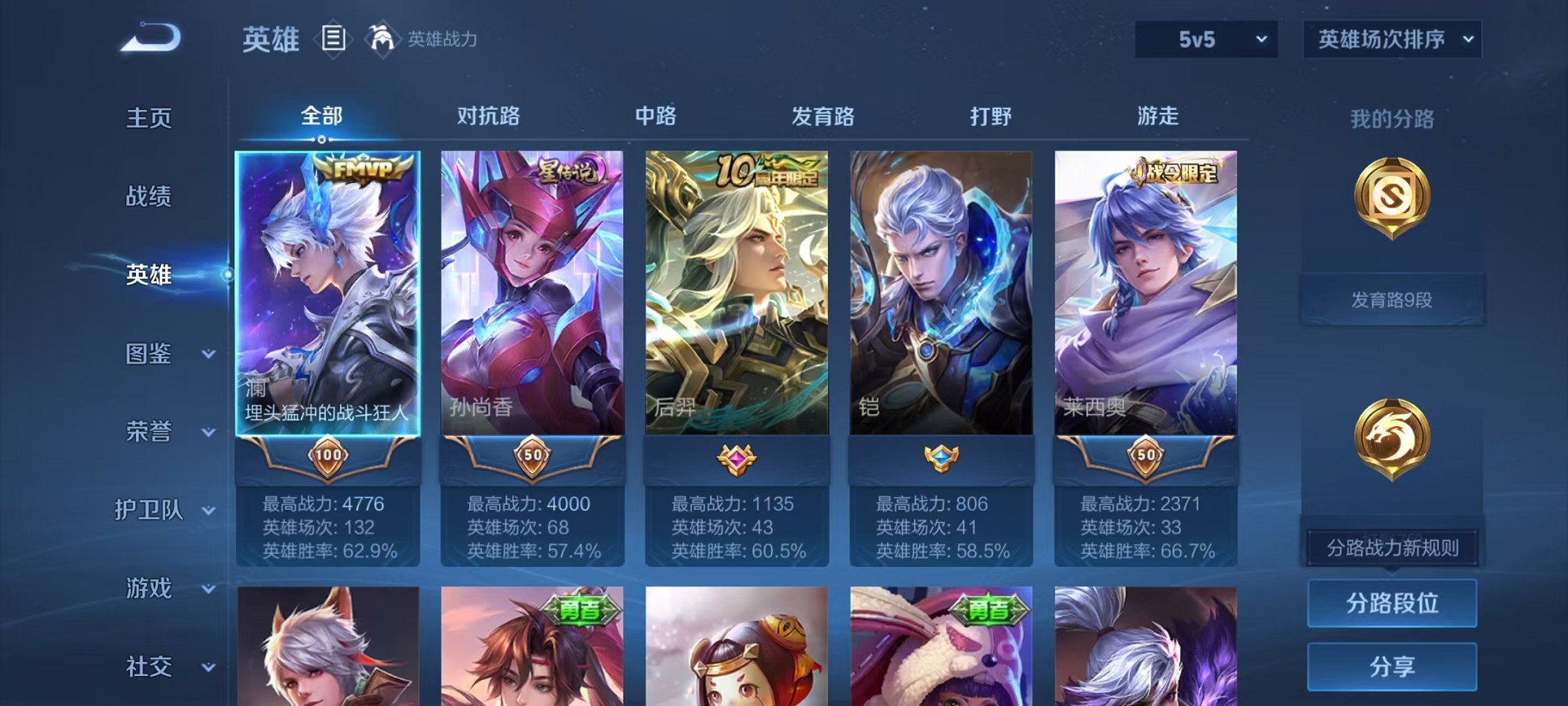Open the hero list icon beside the 英雄 title
The image size is (1568, 706).
click(x=334, y=38)
